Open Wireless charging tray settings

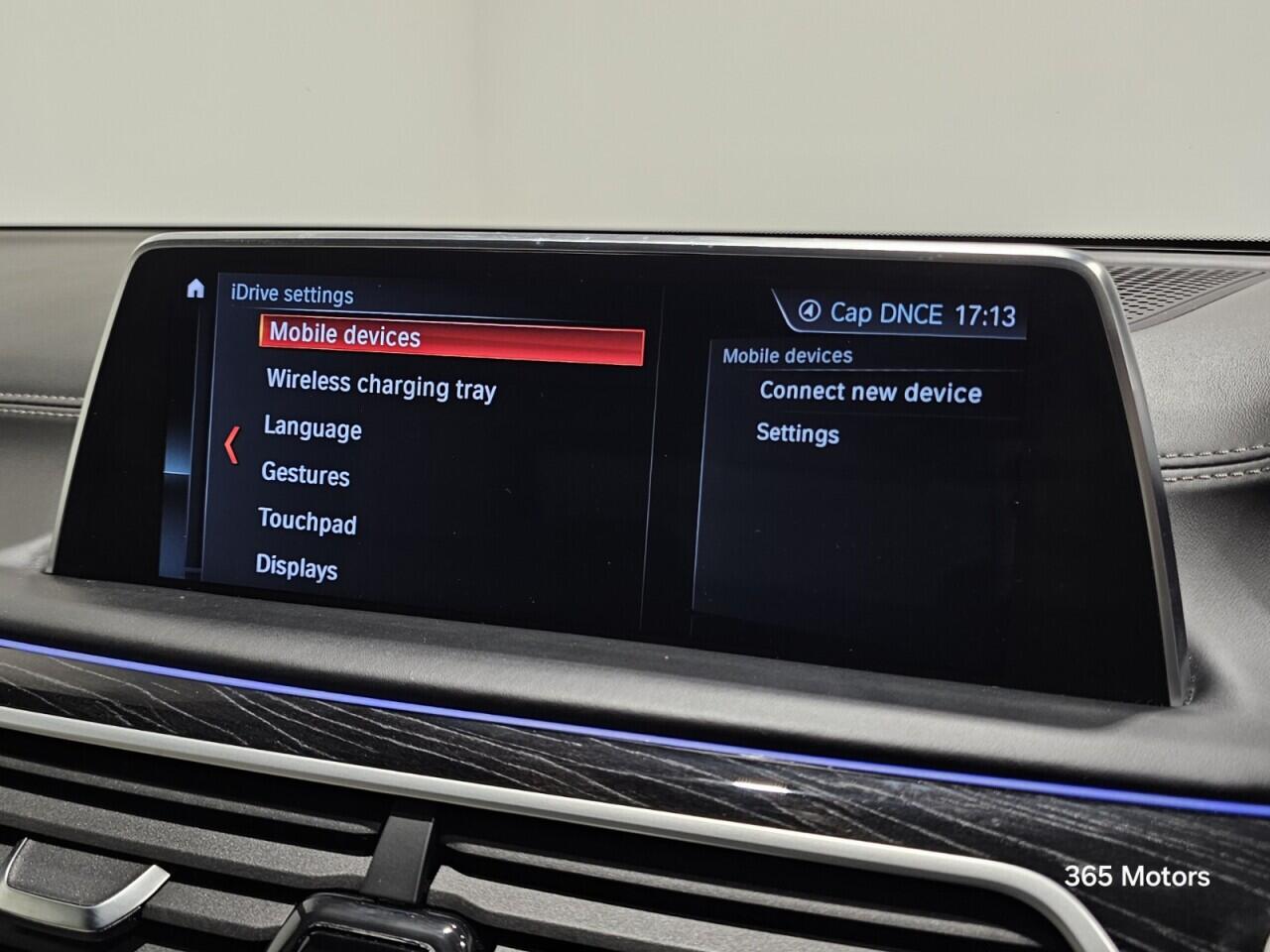[x=380, y=390]
